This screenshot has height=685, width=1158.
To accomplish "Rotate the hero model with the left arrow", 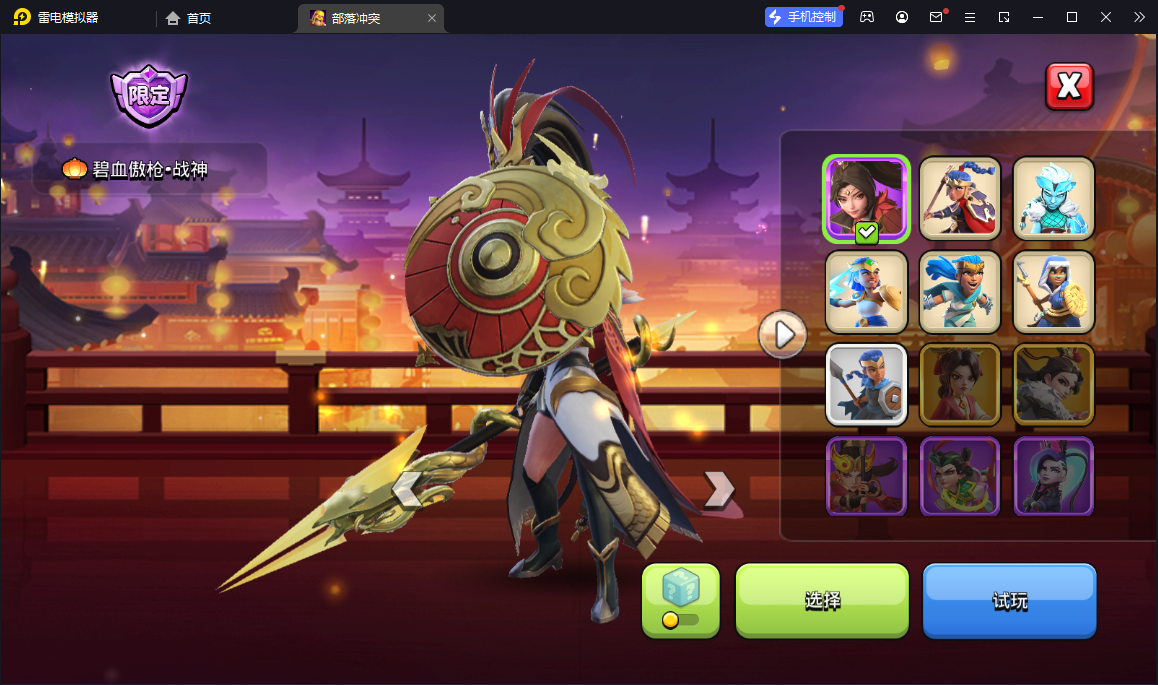I will (x=406, y=490).
